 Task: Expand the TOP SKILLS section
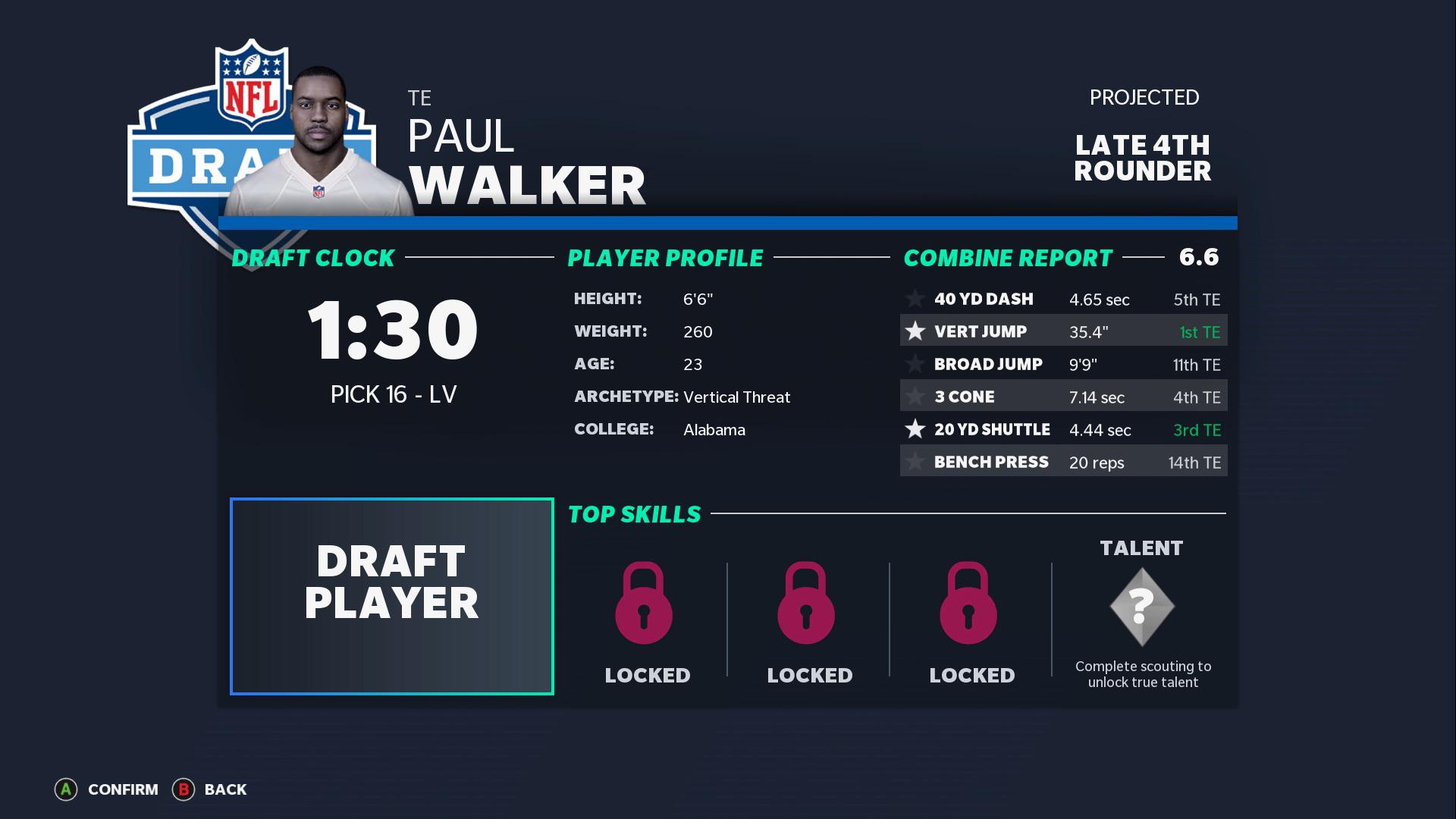pyautogui.click(x=634, y=513)
